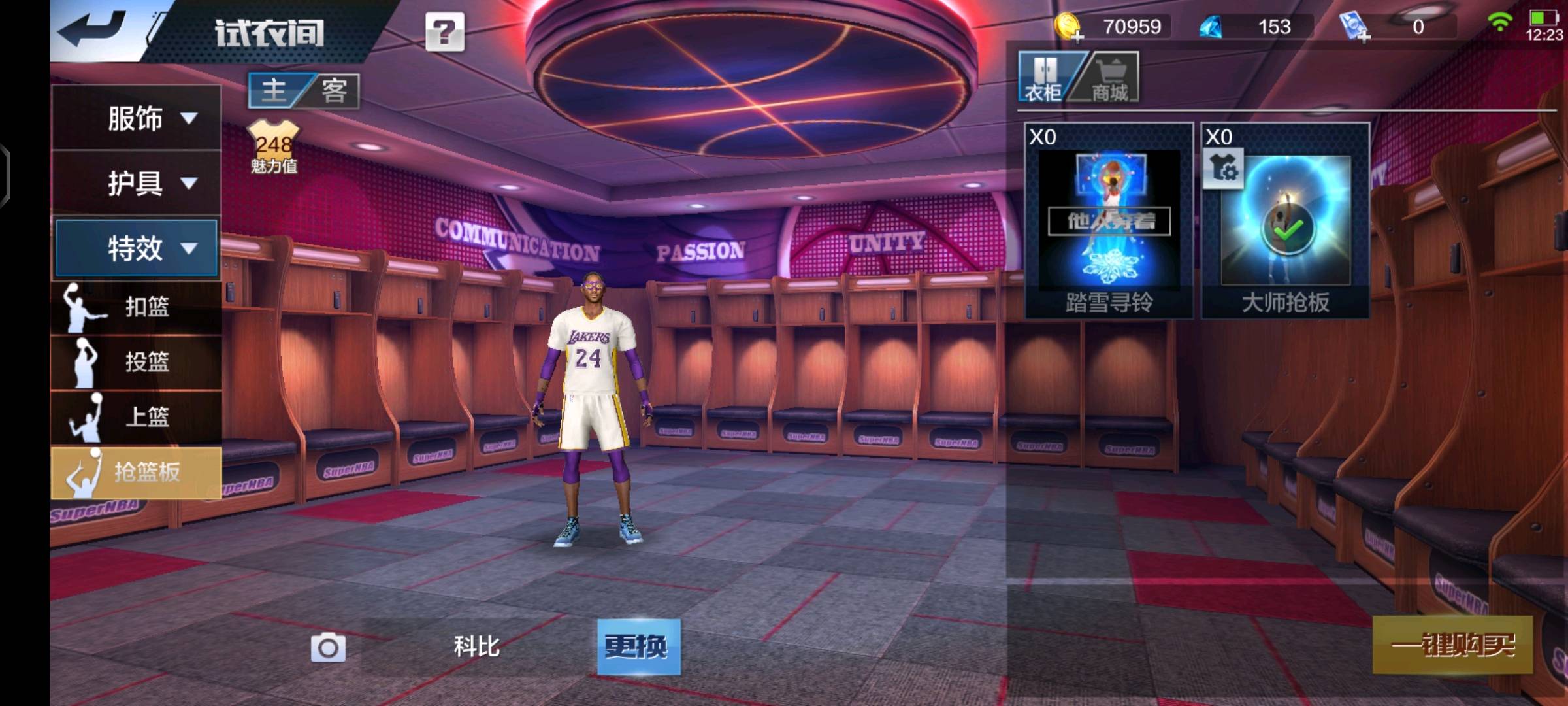Buy all with 一键购买 button
Screen dimensions: 1568x706
click(1452, 645)
